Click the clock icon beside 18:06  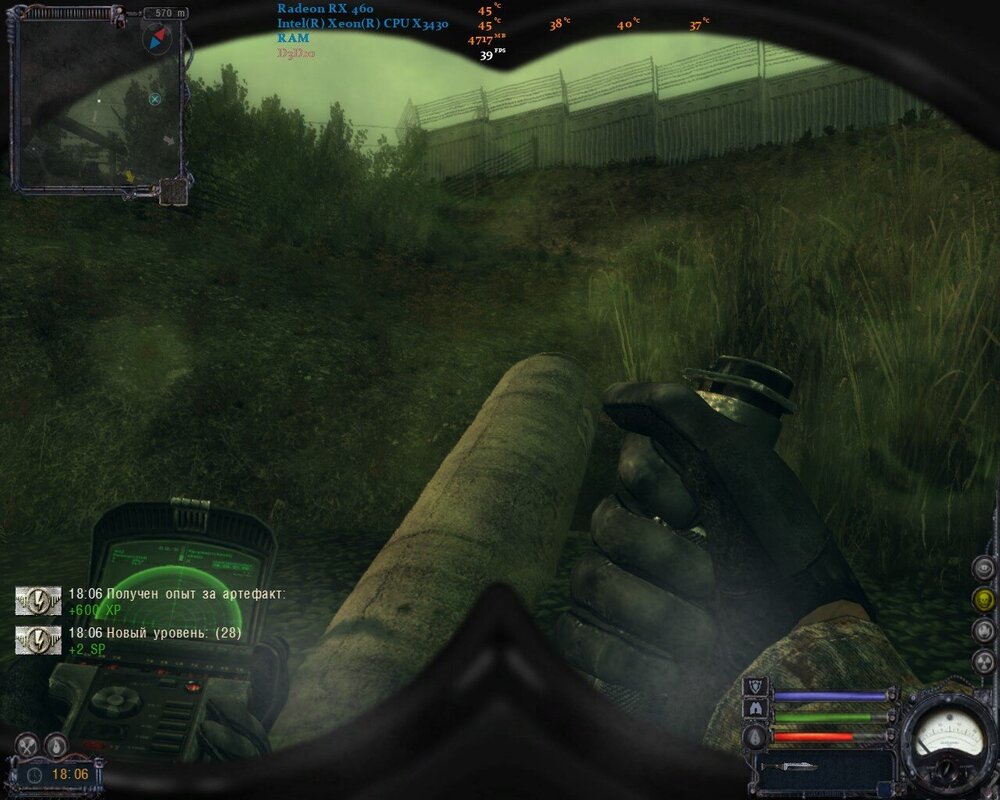click(x=34, y=774)
